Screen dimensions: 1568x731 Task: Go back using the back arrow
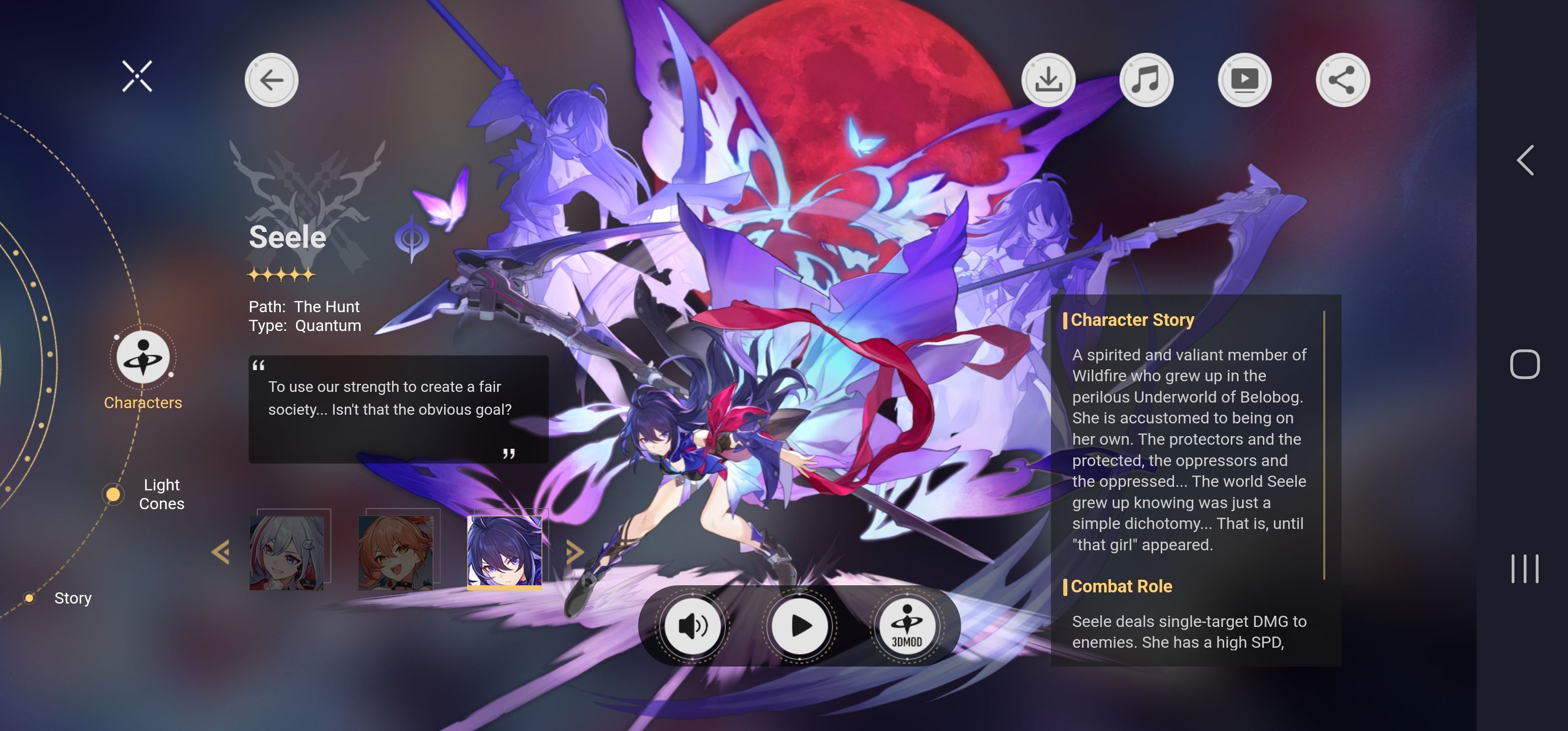click(272, 80)
